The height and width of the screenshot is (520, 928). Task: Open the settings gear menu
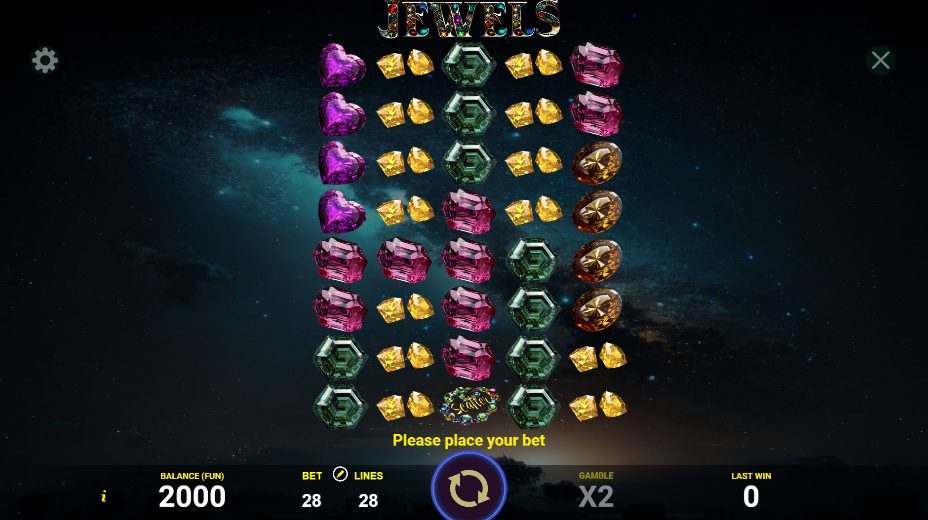click(x=45, y=61)
